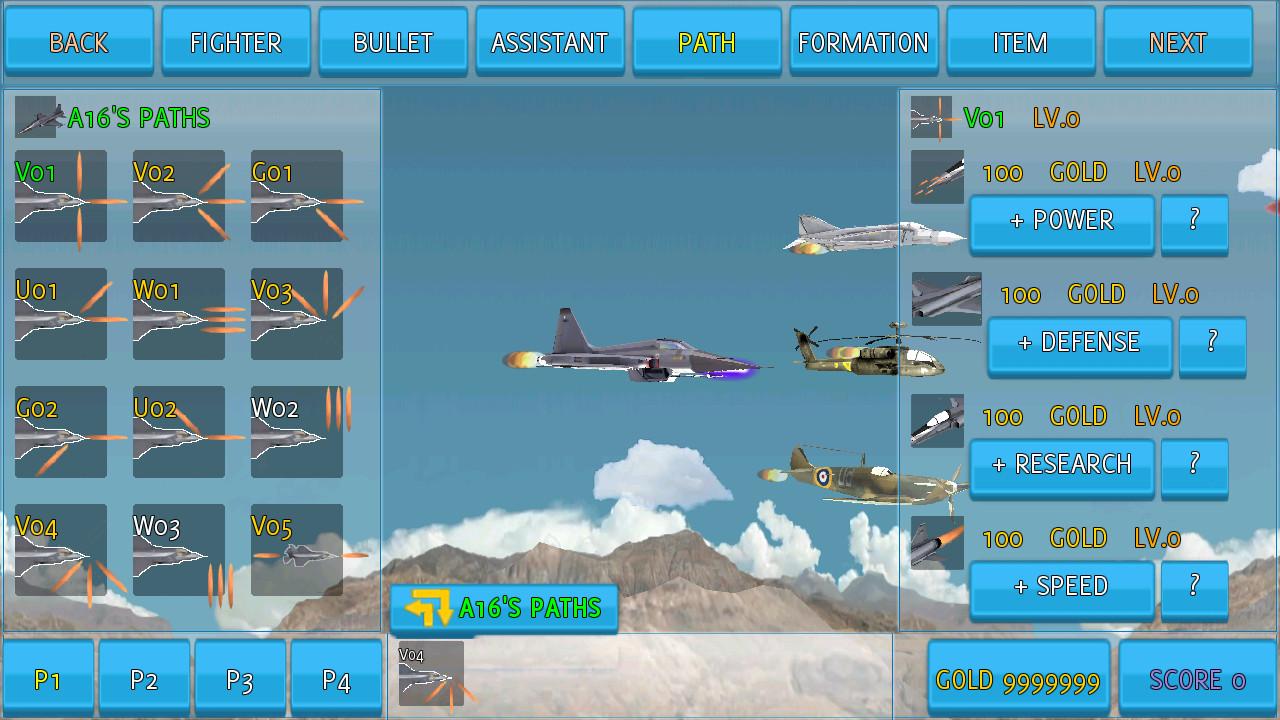Image resolution: width=1280 pixels, height=720 pixels.
Task: Upgrade fighter with + DEFENSE button
Action: pyautogui.click(x=1079, y=344)
